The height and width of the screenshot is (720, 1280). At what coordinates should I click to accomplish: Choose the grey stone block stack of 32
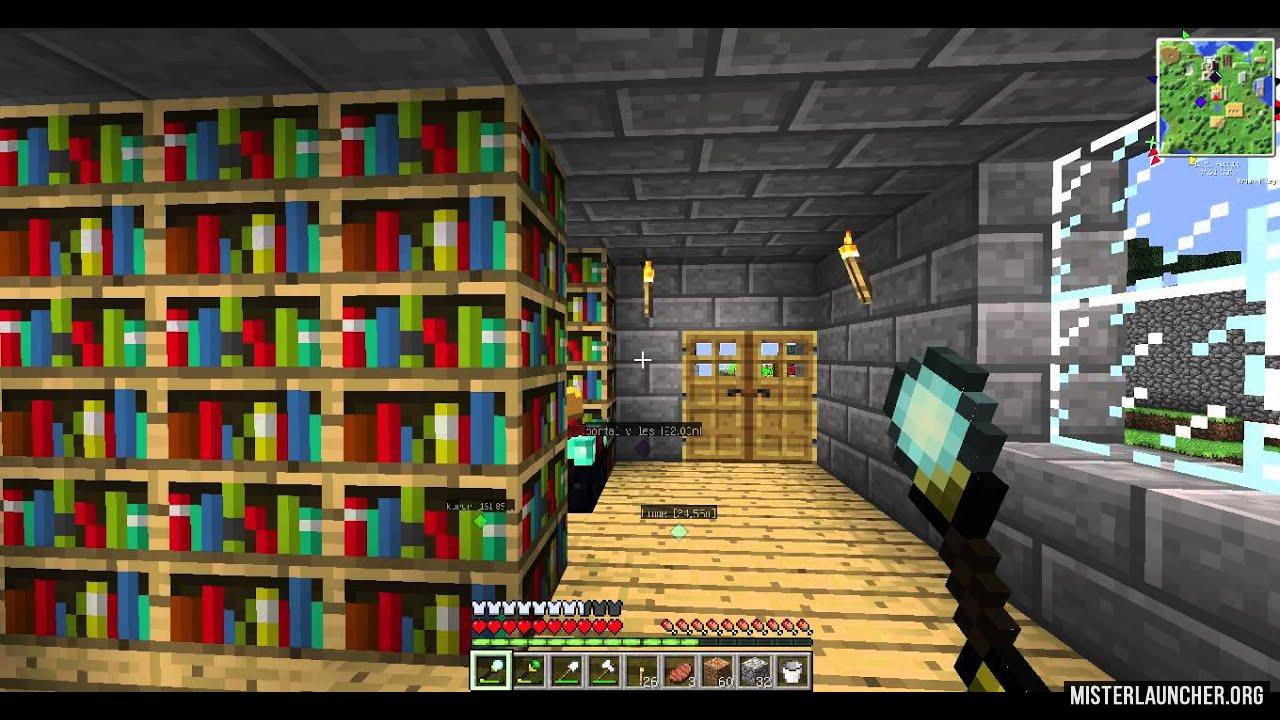coord(753,671)
